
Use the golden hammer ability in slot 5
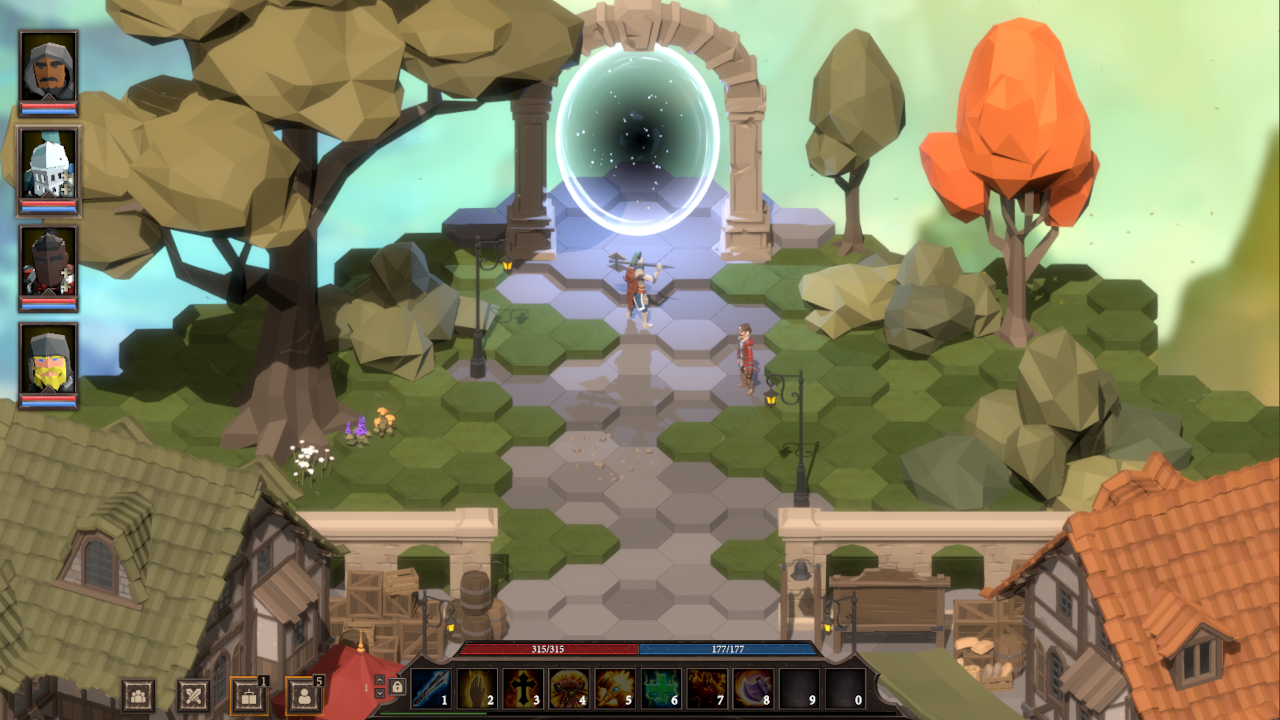(615, 688)
